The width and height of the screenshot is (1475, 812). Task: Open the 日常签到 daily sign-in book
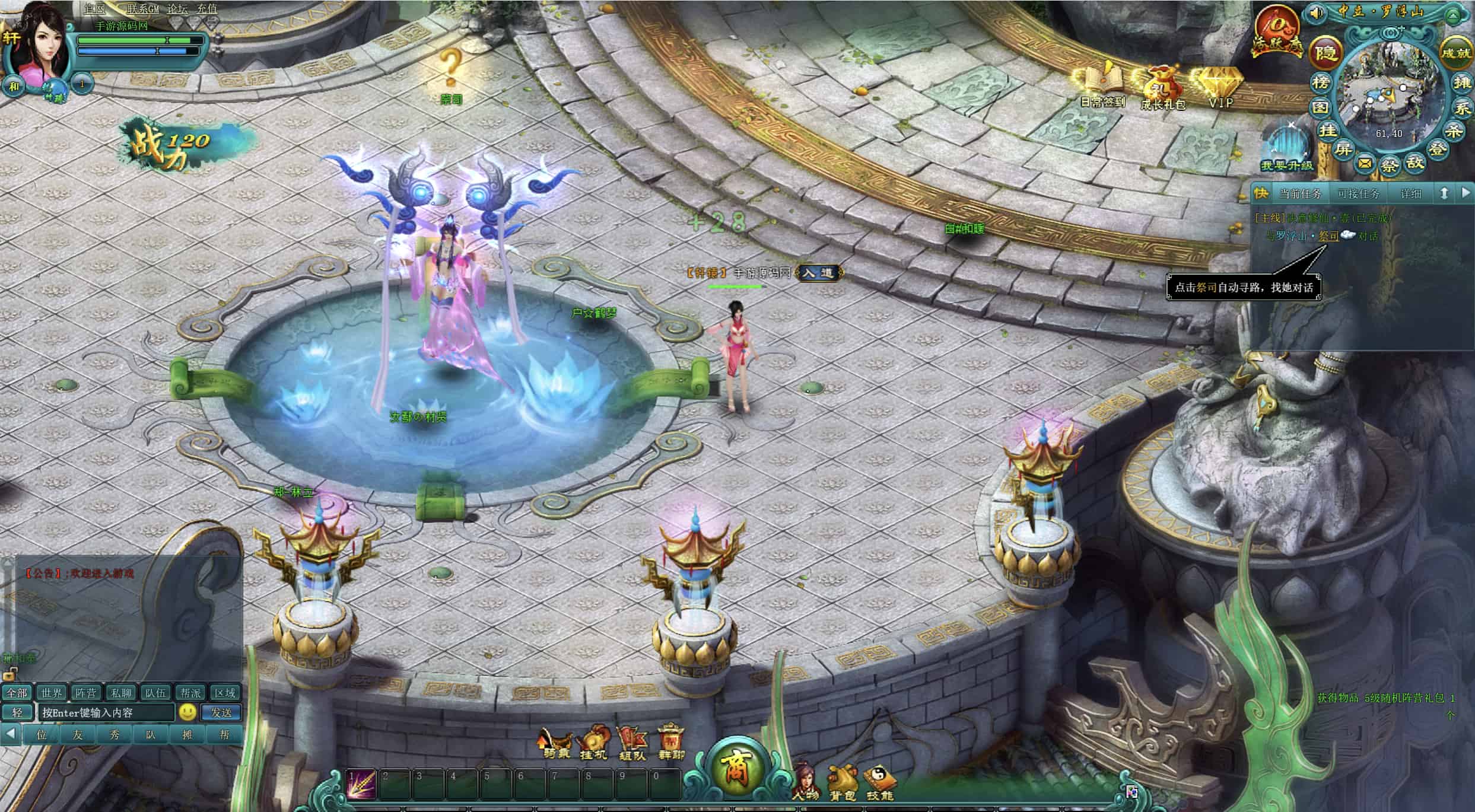click(1102, 84)
